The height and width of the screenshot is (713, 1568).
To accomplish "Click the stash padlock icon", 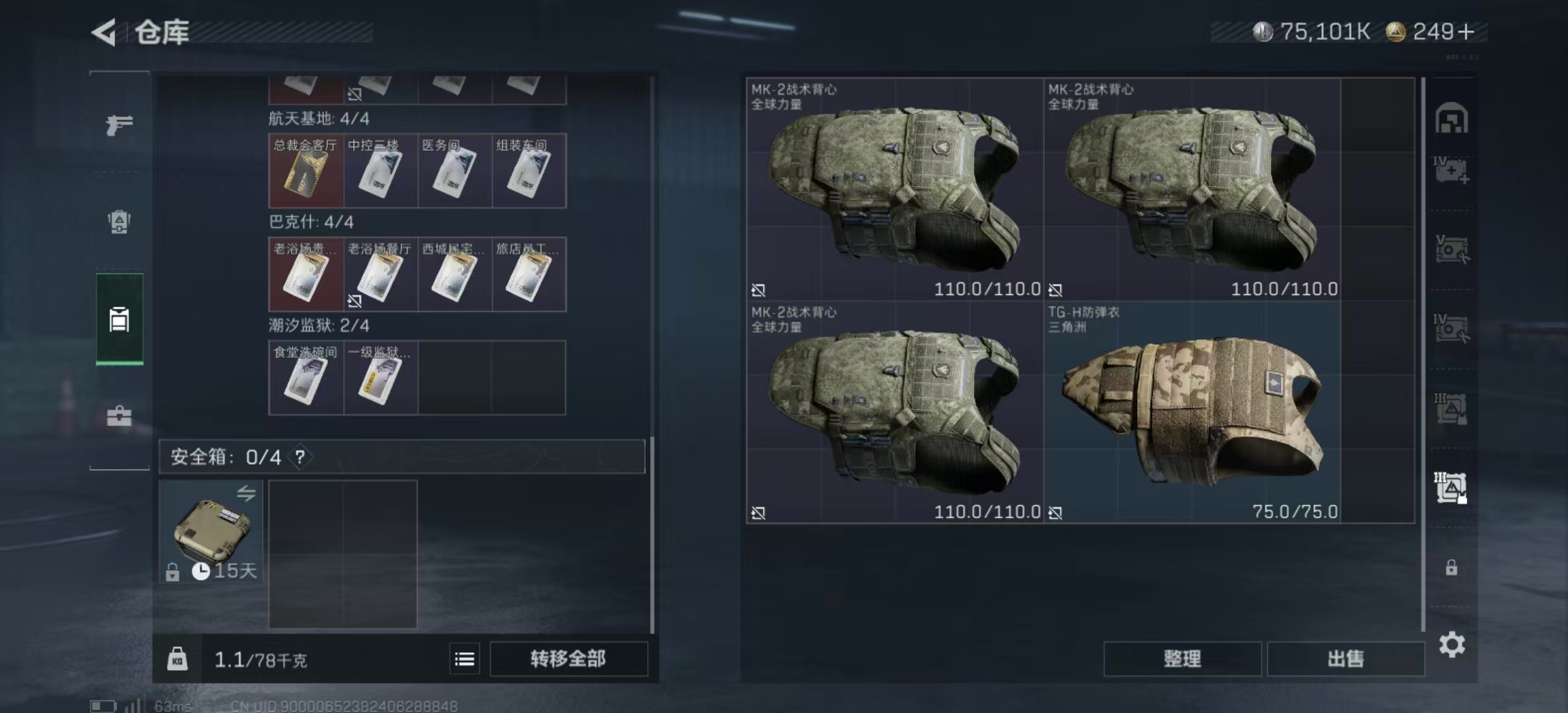I will (1451, 568).
